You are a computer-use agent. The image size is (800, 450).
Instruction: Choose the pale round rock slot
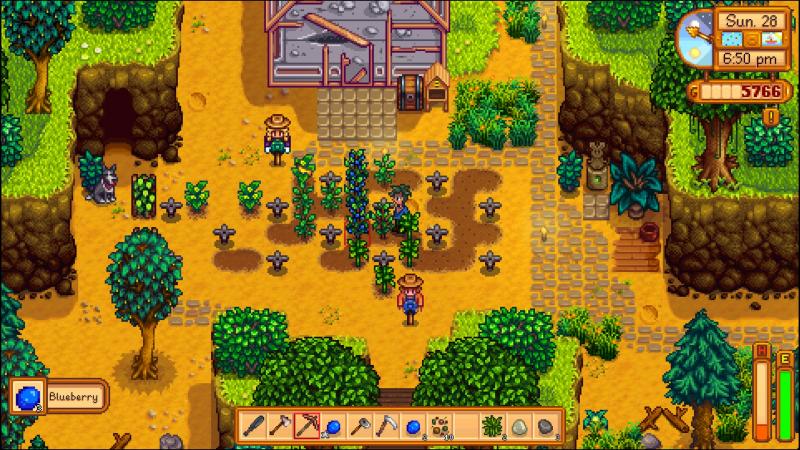518,424
